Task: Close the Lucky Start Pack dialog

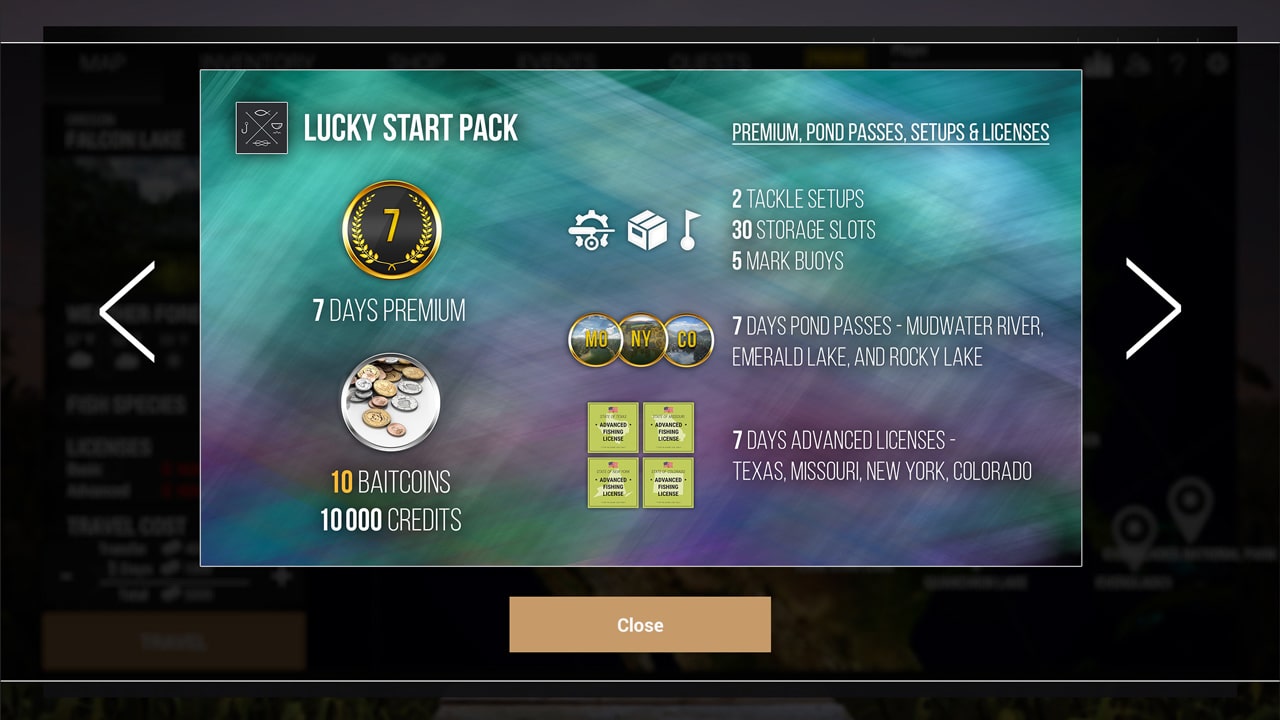Action: tap(640, 624)
